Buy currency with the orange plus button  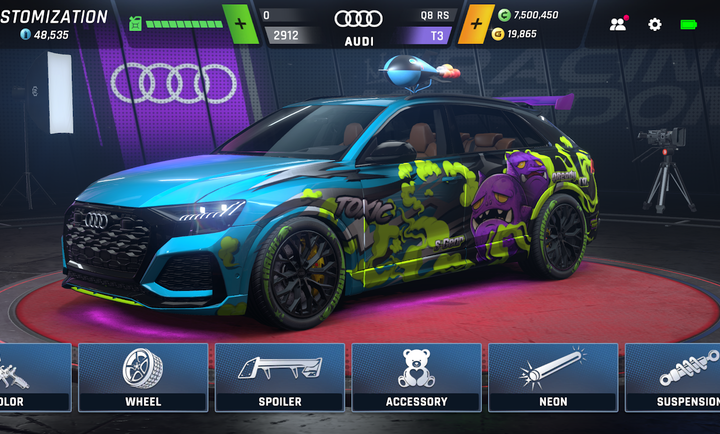(x=475, y=23)
